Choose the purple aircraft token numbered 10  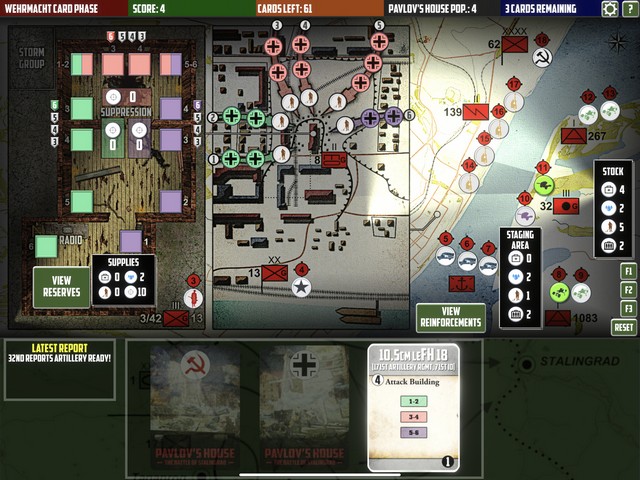tap(525, 215)
